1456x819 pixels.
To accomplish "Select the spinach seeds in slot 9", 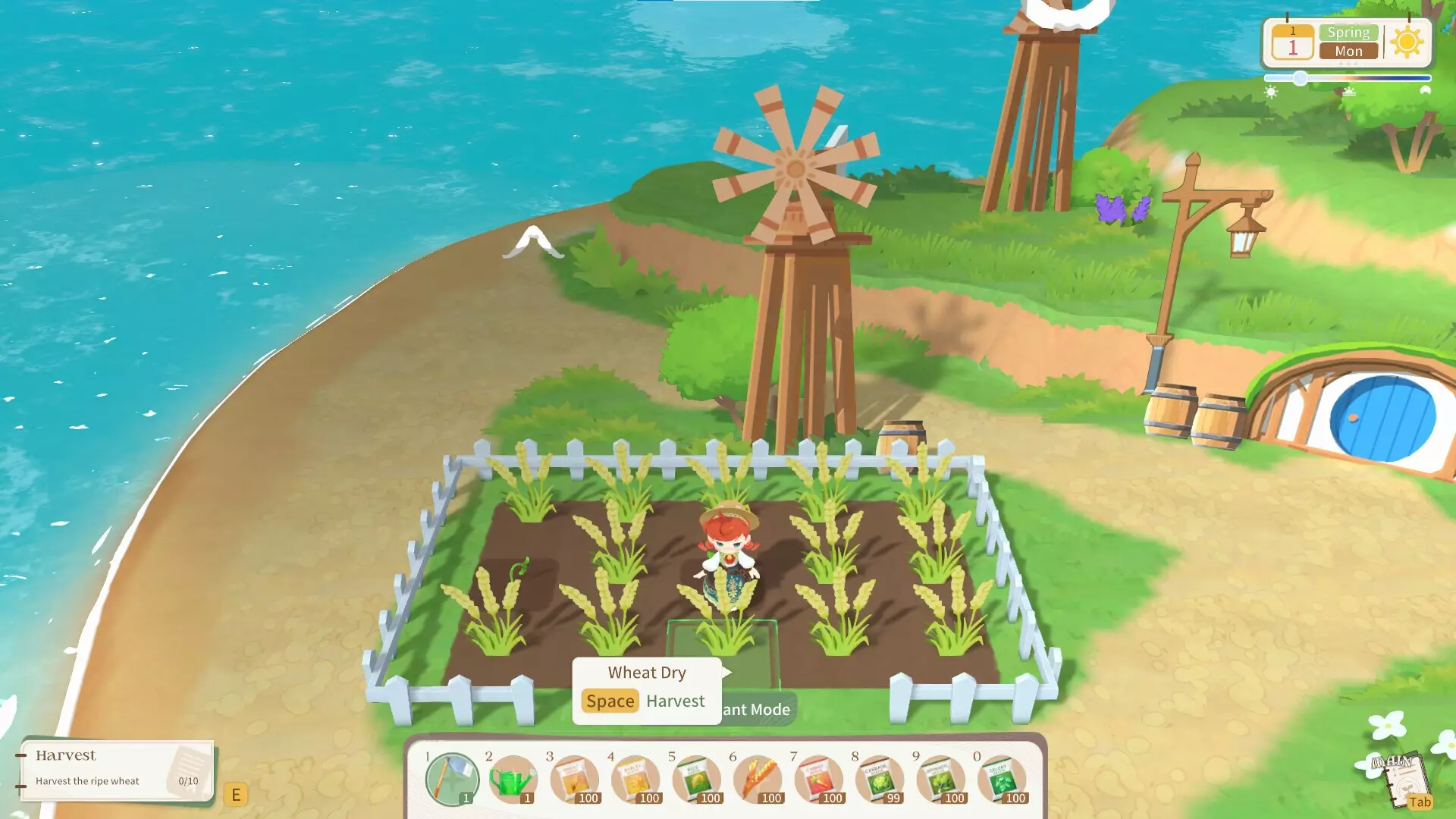I will (x=943, y=780).
